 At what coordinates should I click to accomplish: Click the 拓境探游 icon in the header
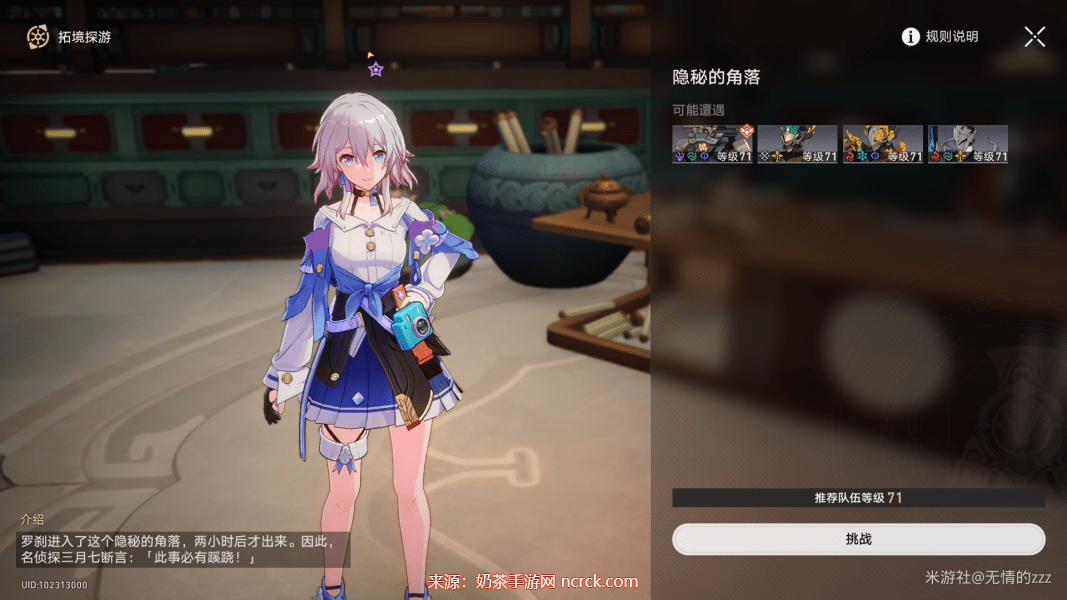tap(38, 37)
